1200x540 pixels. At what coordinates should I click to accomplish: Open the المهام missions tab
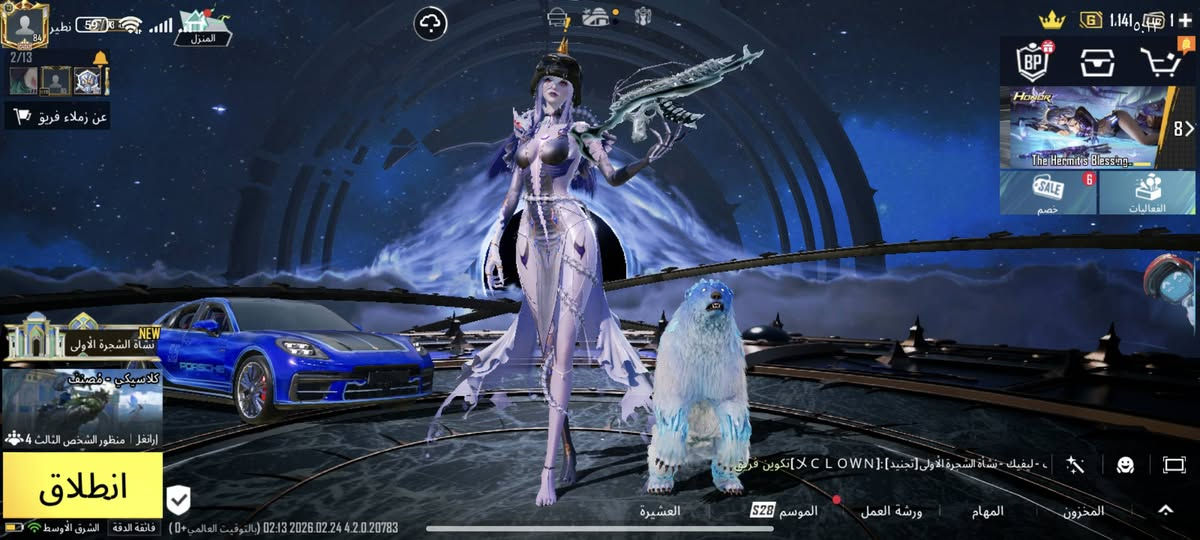coord(987,511)
